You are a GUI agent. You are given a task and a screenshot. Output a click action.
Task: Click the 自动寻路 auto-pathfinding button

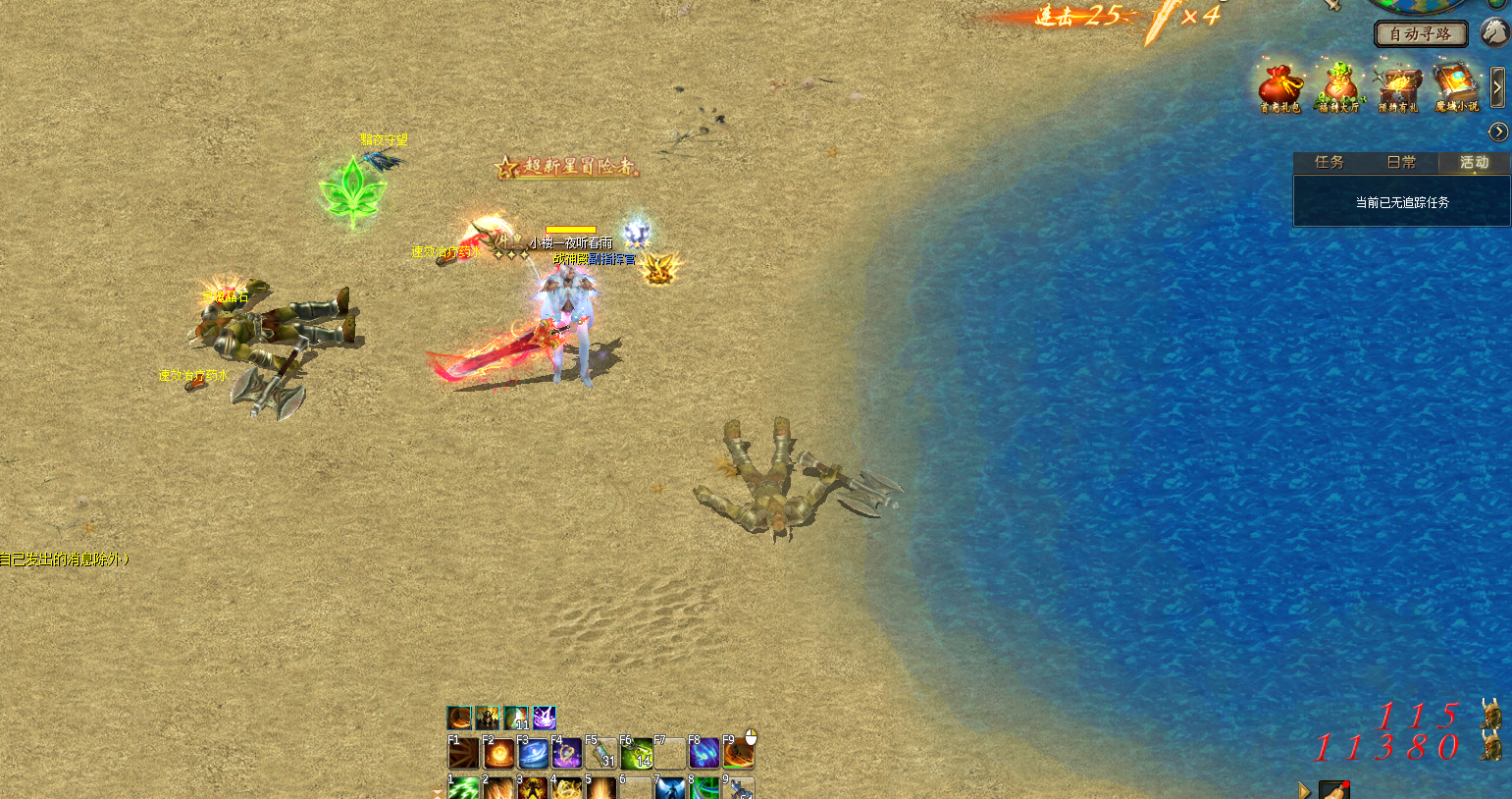coord(1420,34)
